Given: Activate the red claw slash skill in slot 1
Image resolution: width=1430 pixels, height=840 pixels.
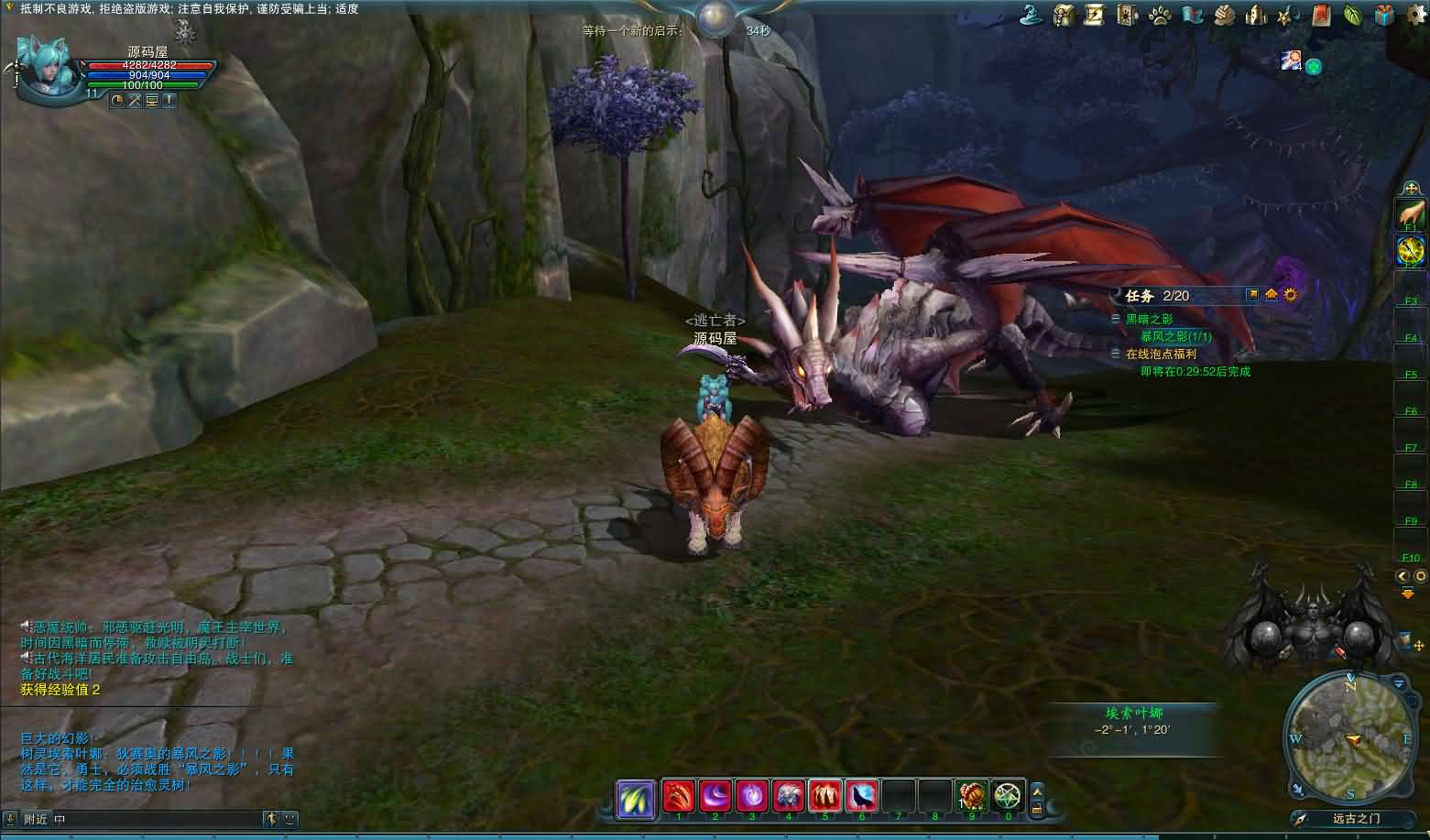Looking at the screenshot, I should [x=679, y=795].
